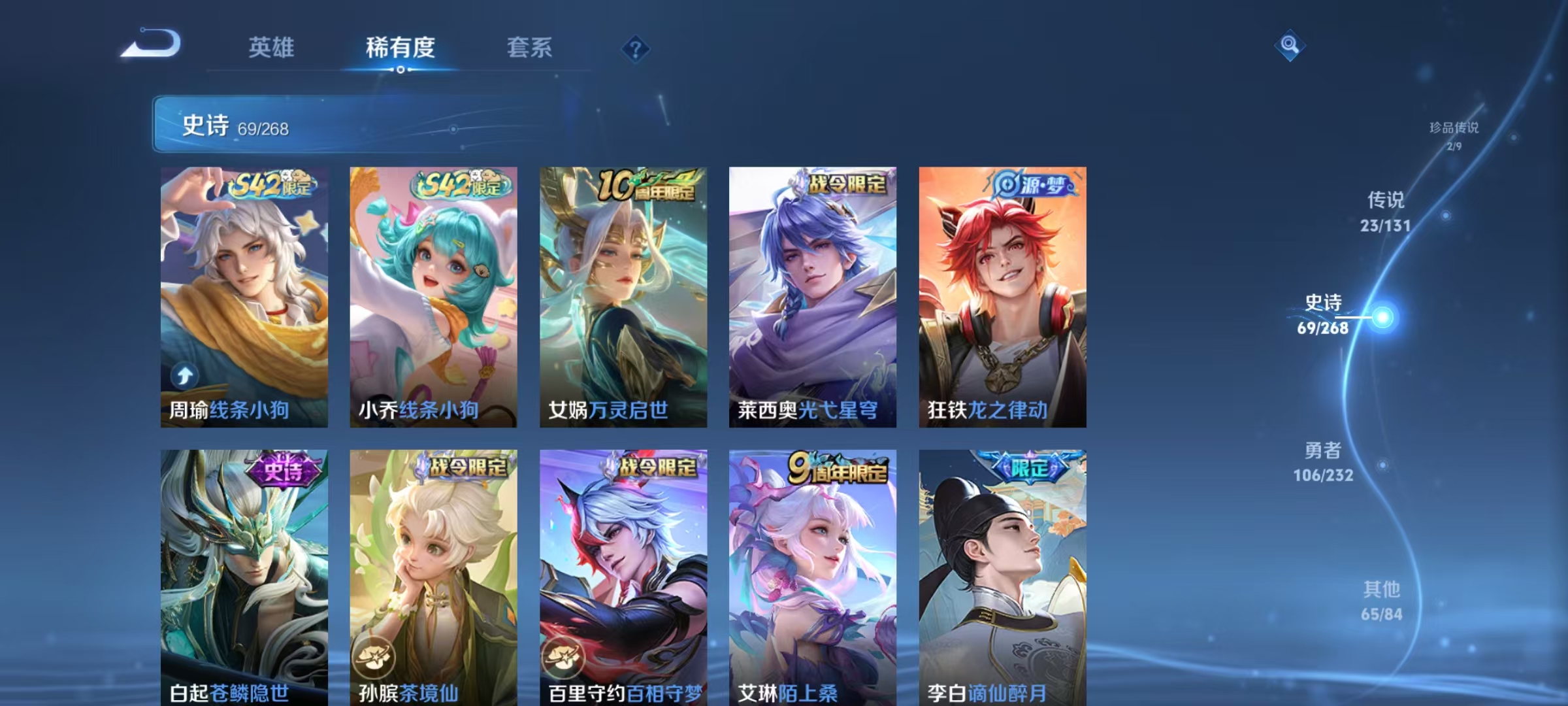Open the 套系 tab
The height and width of the screenshot is (706, 1568).
pos(529,48)
